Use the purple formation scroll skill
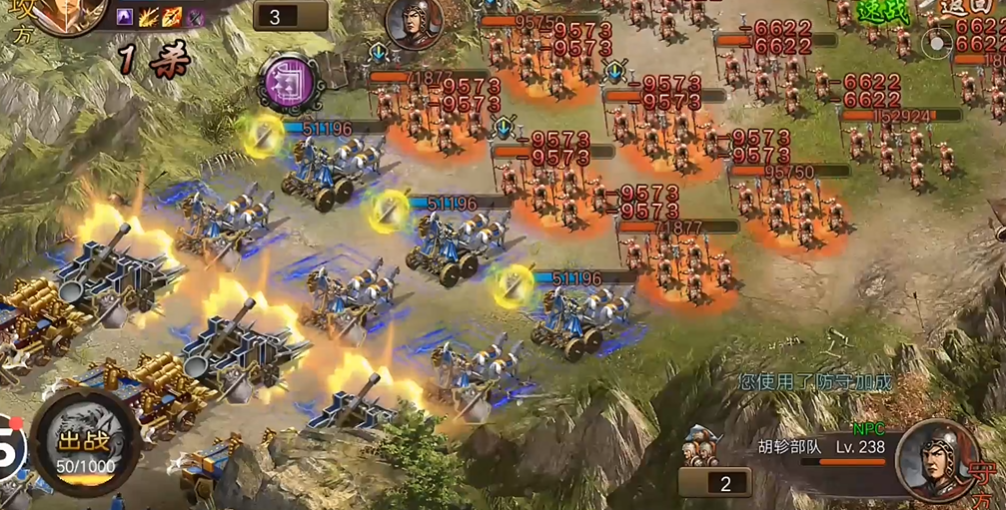 [288, 78]
